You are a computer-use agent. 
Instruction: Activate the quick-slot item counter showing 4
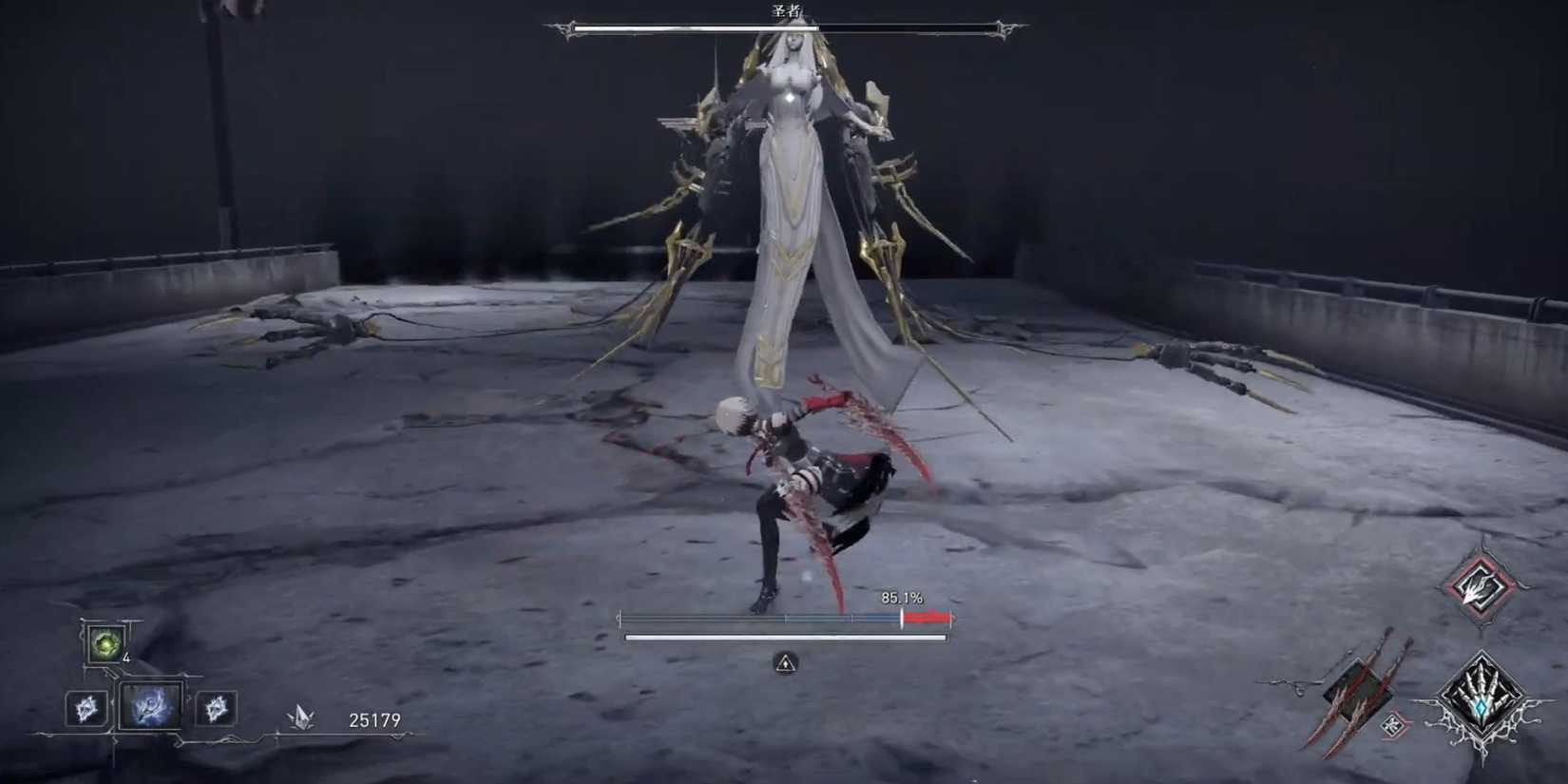(x=125, y=659)
